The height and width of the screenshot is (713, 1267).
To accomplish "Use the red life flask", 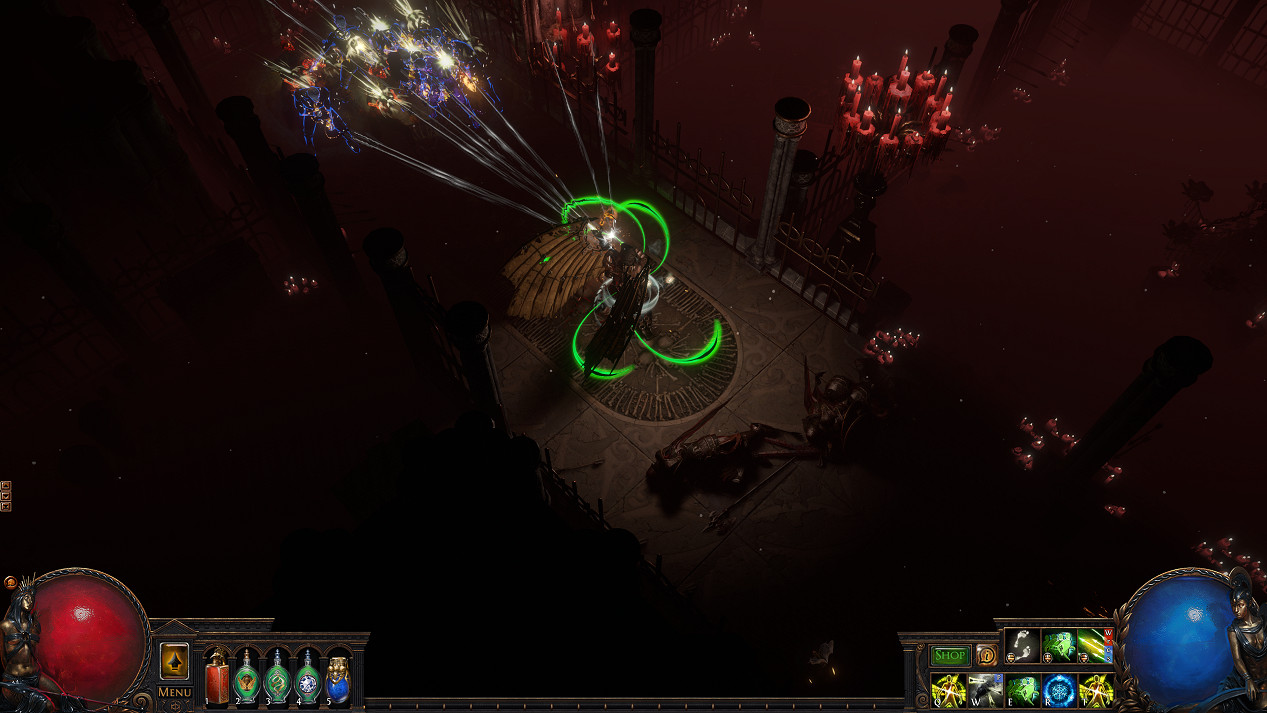I will click(217, 679).
